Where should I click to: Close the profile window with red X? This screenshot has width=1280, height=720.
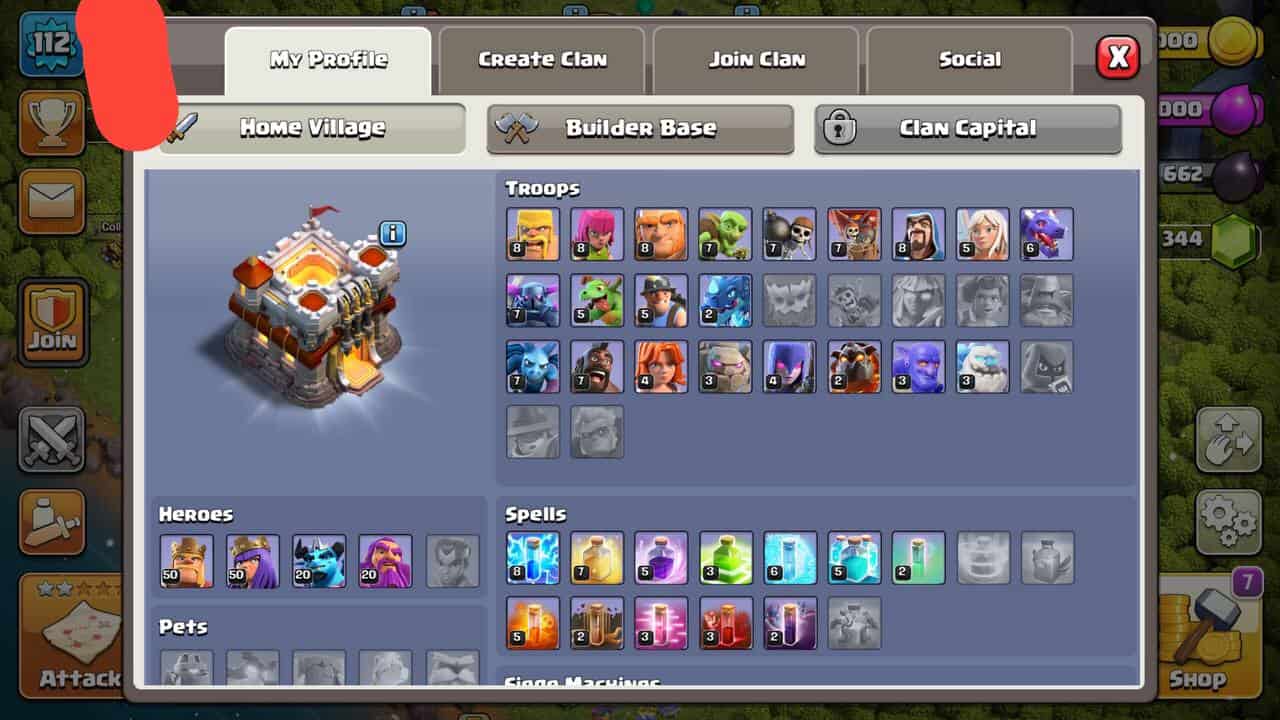(x=1117, y=58)
